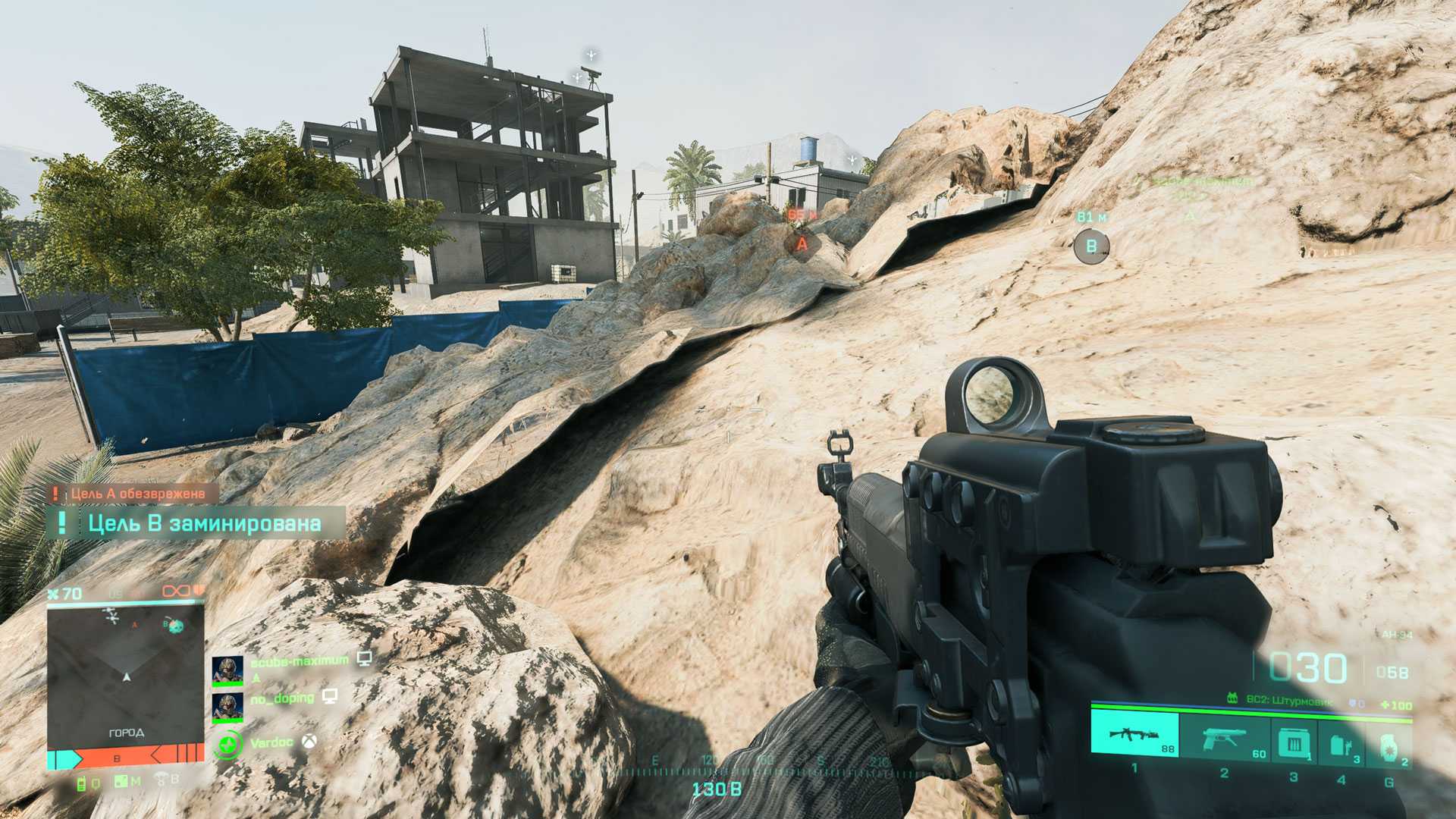Click the parachute icon below the minimap
This screenshot has width=1456, height=819.
click(x=162, y=779)
